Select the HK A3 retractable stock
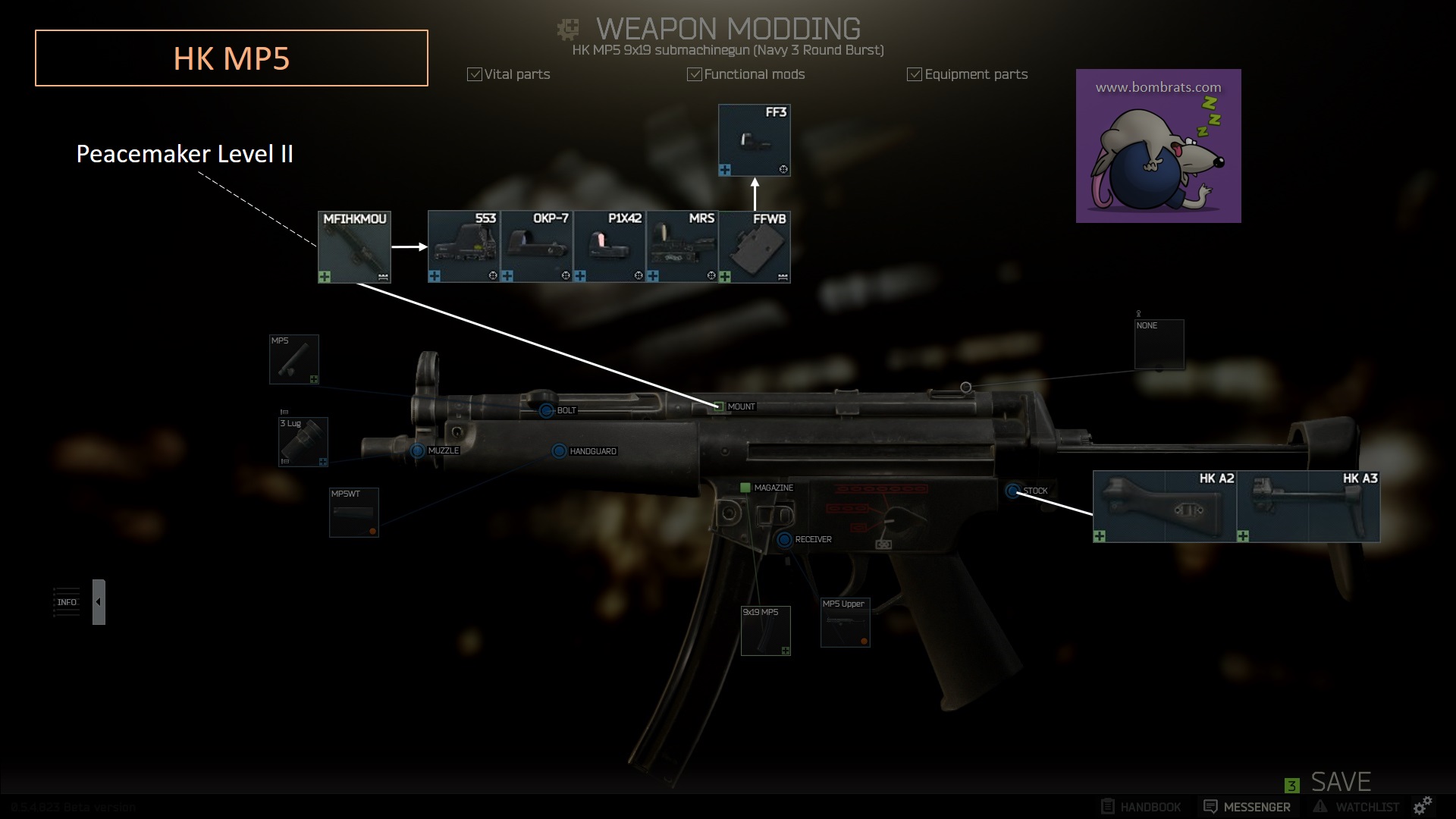The width and height of the screenshot is (1456, 819). [1308, 507]
